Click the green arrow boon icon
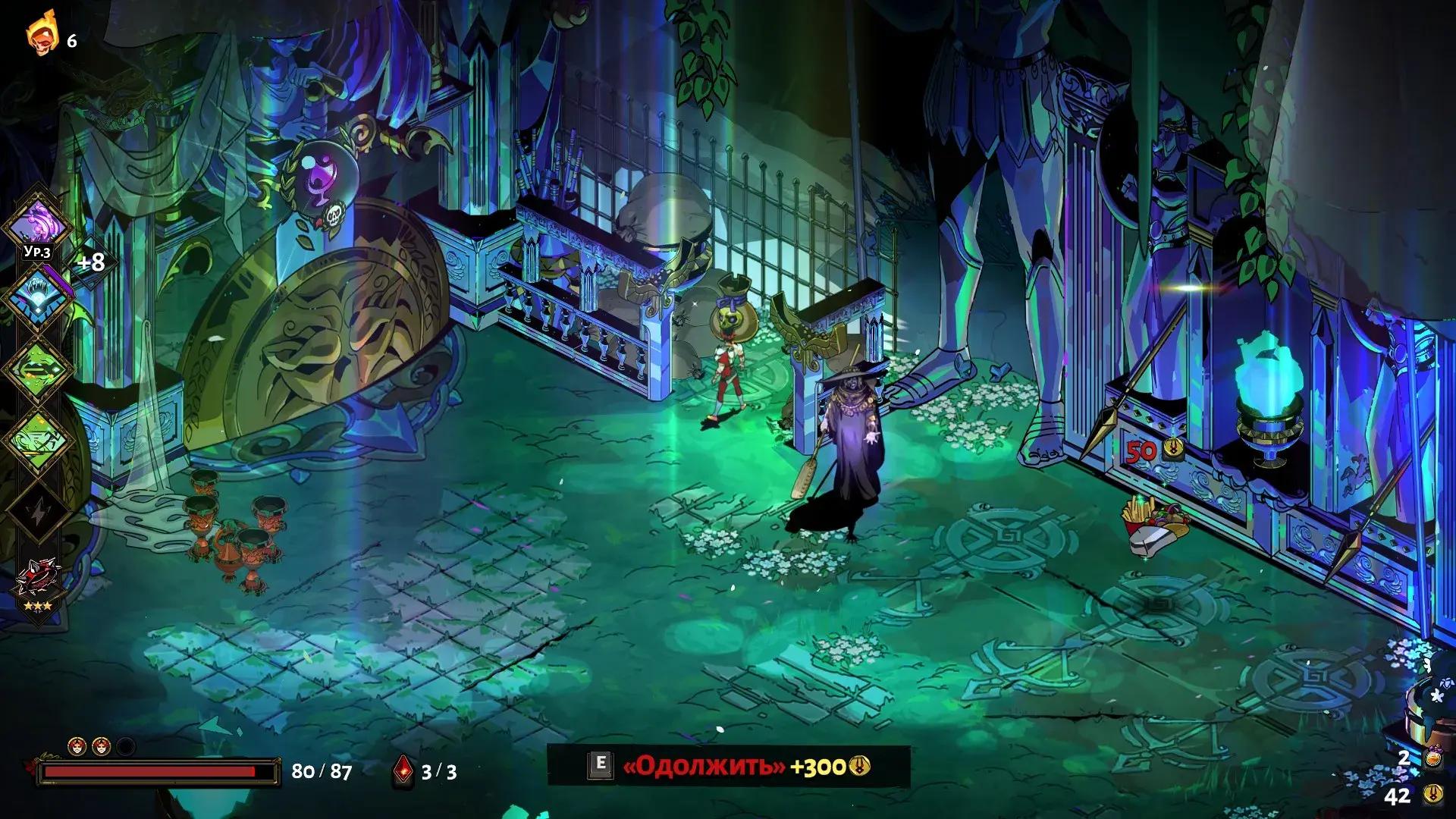This screenshot has width=1456, height=819. click(37, 369)
